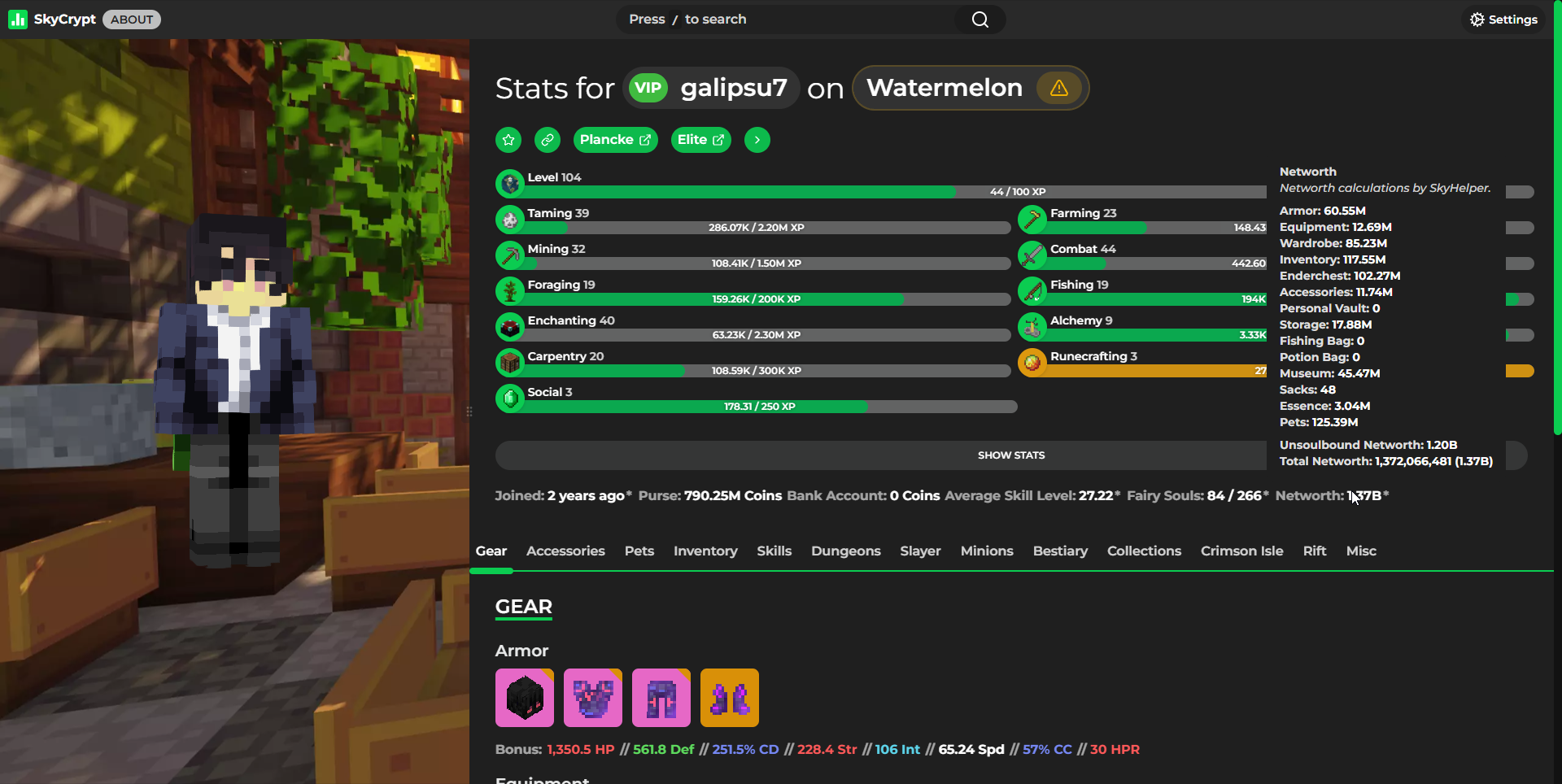The image size is (1562, 784).
Task: Select the Mining pickaxe icon
Action: [510, 255]
